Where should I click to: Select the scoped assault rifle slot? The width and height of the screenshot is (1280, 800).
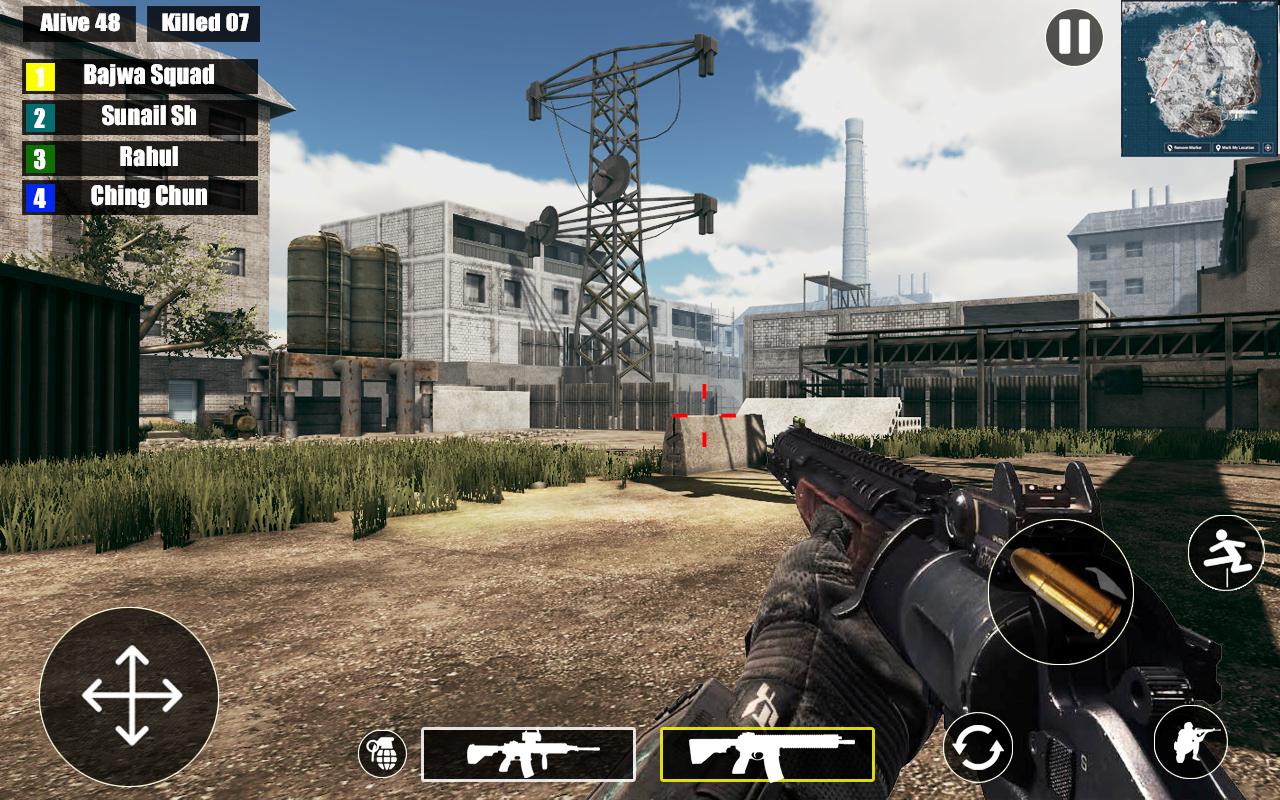click(x=528, y=754)
